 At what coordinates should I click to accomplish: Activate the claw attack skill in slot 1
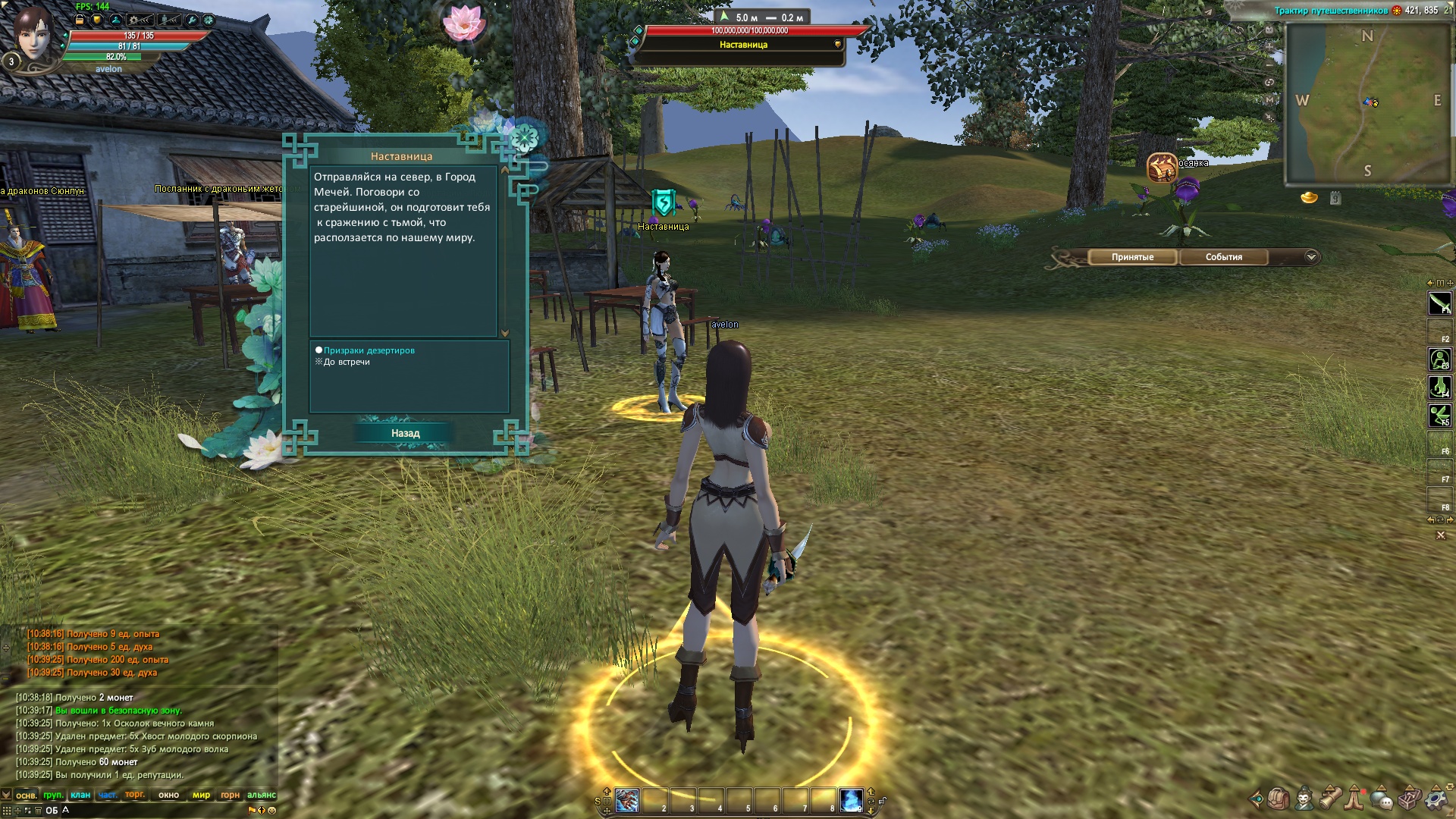tap(627, 801)
